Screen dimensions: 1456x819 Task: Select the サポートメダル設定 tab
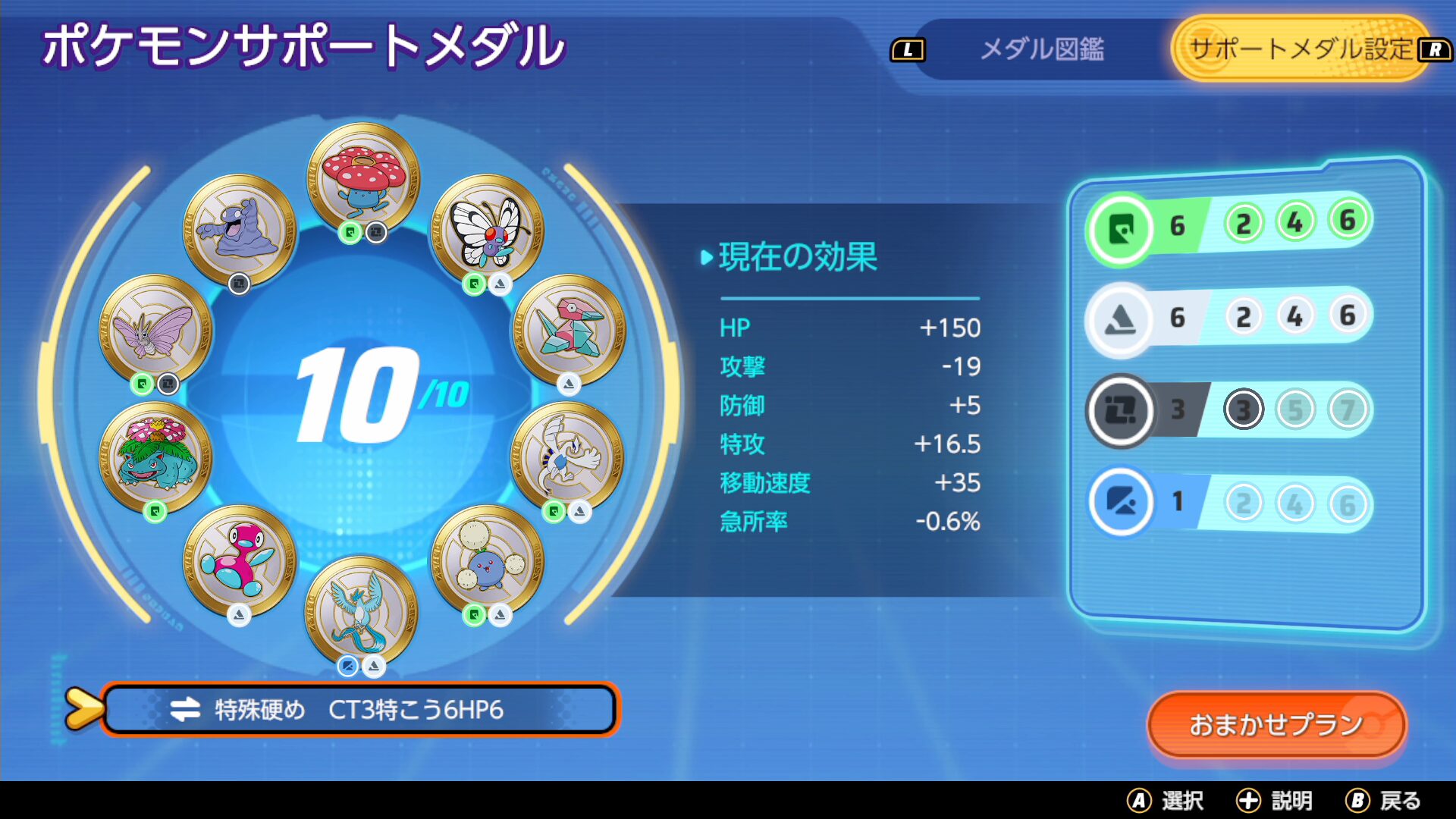tap(1300, 50)
